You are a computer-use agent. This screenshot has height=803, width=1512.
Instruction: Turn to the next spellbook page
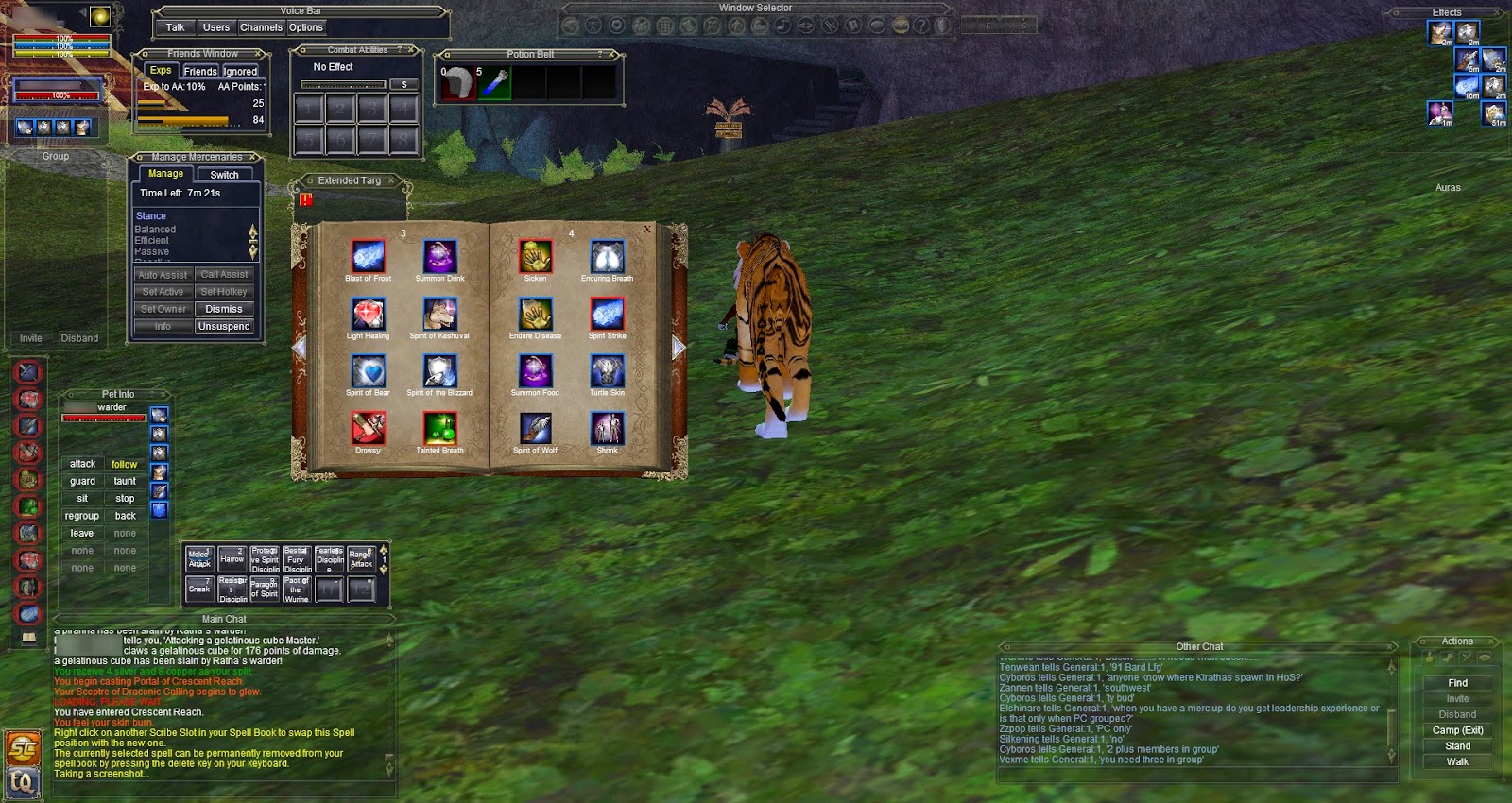677,348
